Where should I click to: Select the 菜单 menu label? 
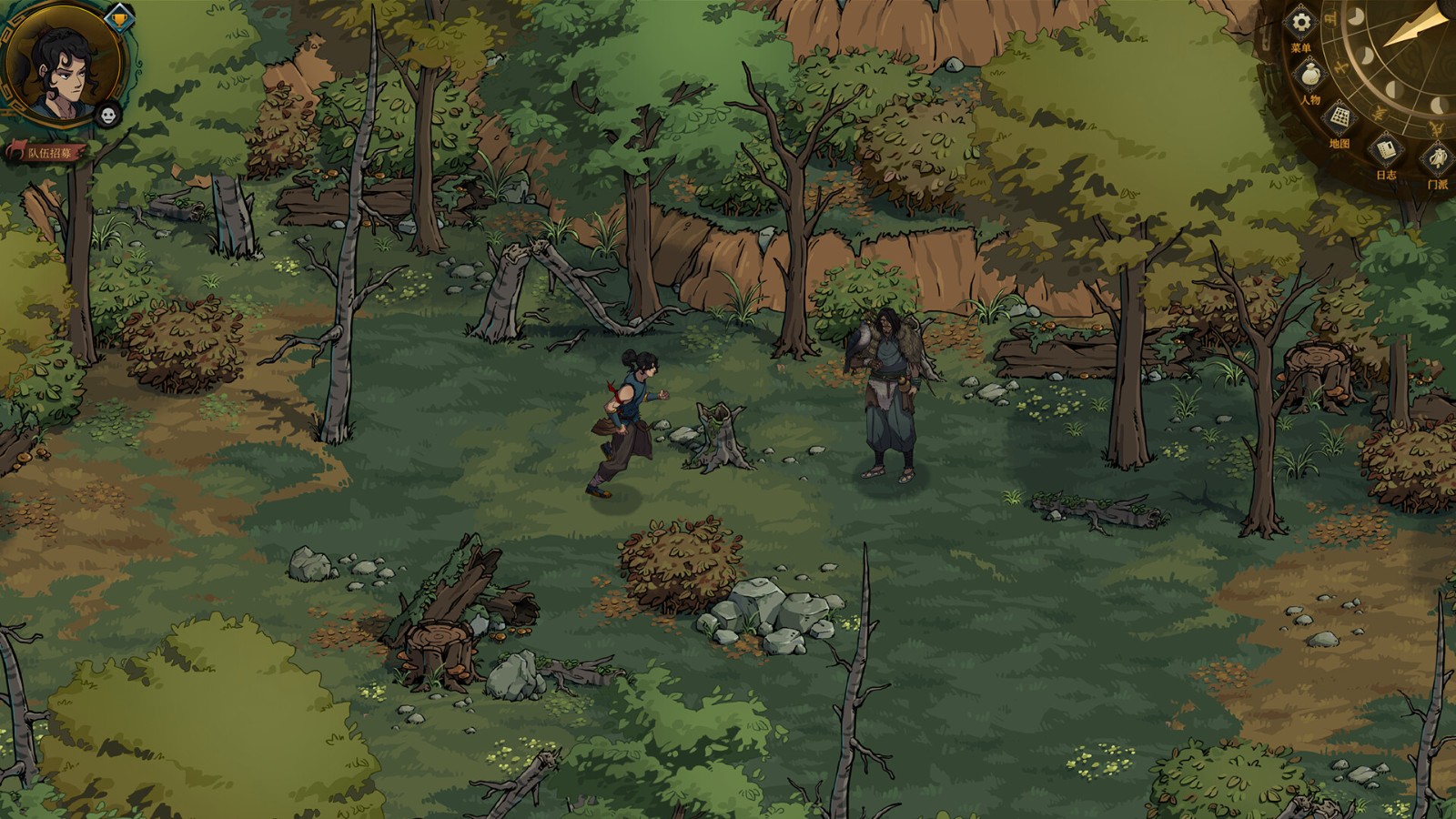pos(1300,47)
